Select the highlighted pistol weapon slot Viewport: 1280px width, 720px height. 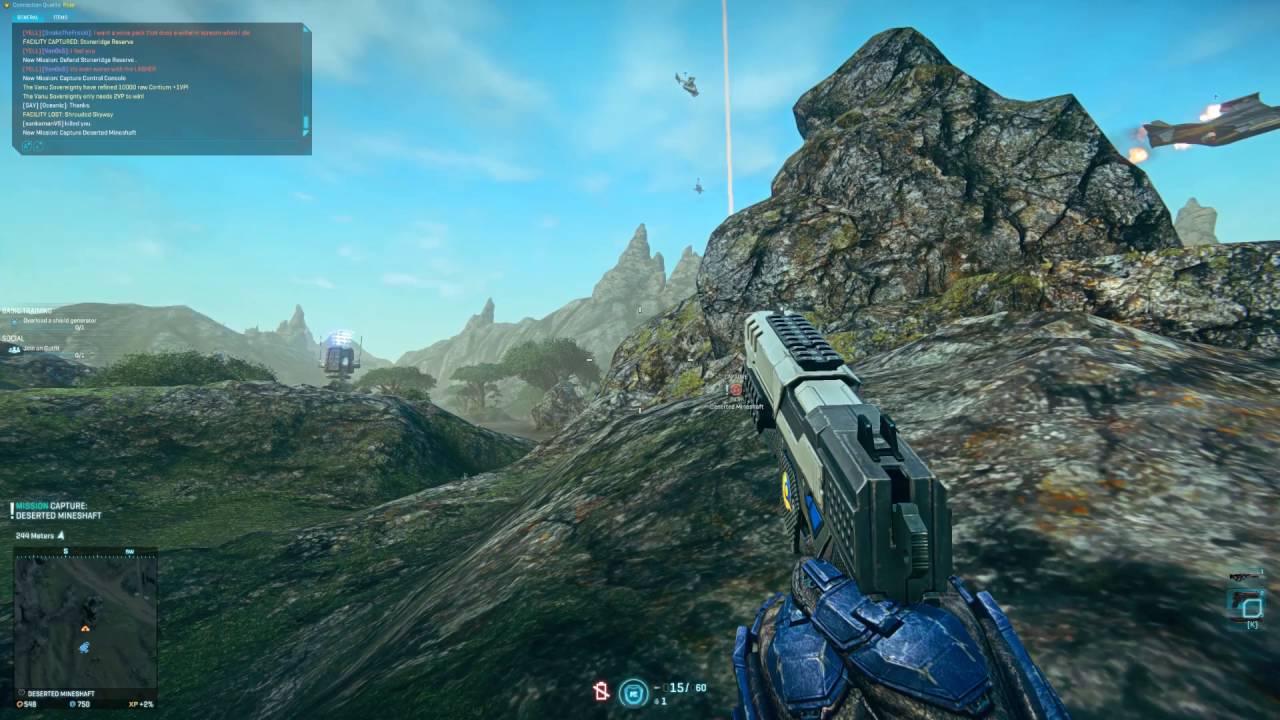click(x=1246, y=603)
